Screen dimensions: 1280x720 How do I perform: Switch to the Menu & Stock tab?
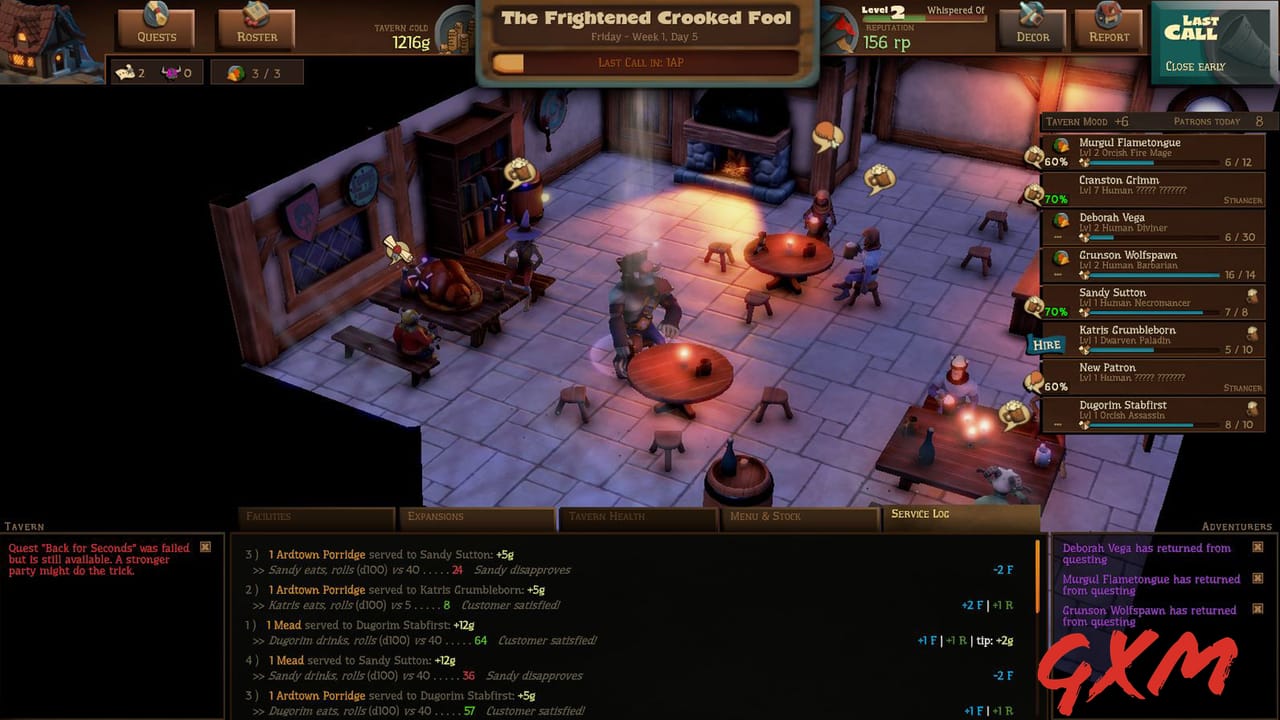click(799, 516)
